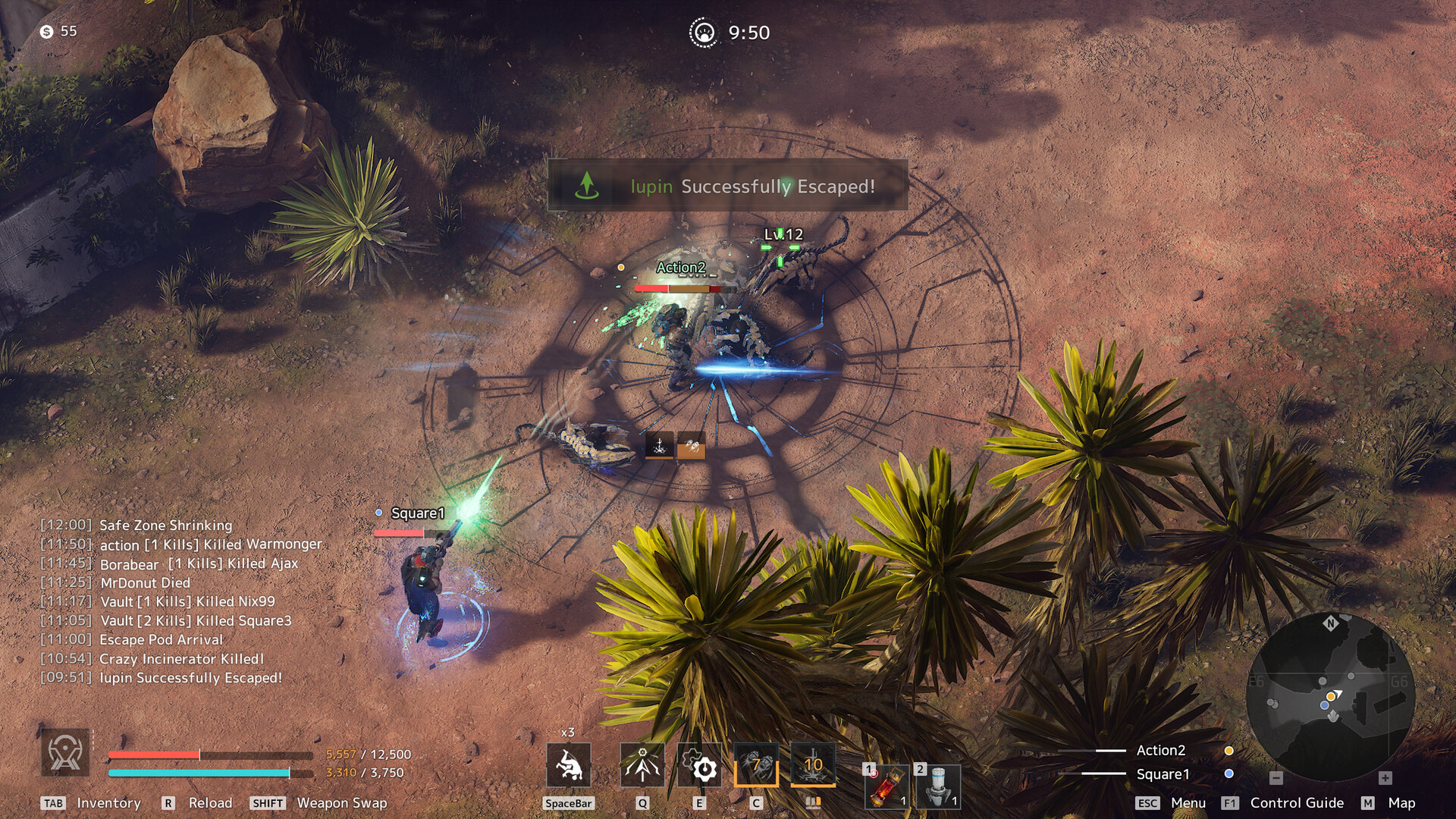Viewport: 1456px width, 819px height.
Task: Click the kill feed log
Action: pyautogui.click(x=182, y=601)
